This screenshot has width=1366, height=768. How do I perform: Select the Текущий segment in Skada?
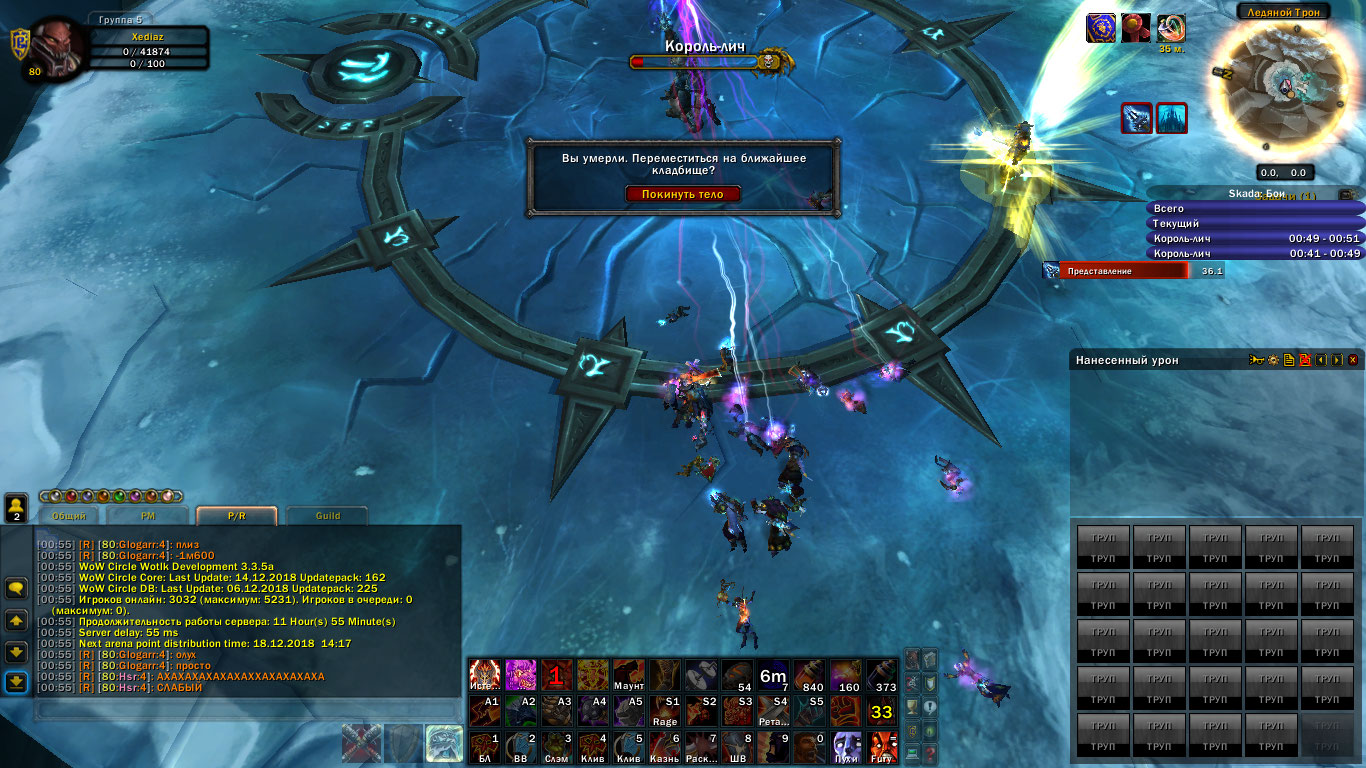(x=1255, y=224)
